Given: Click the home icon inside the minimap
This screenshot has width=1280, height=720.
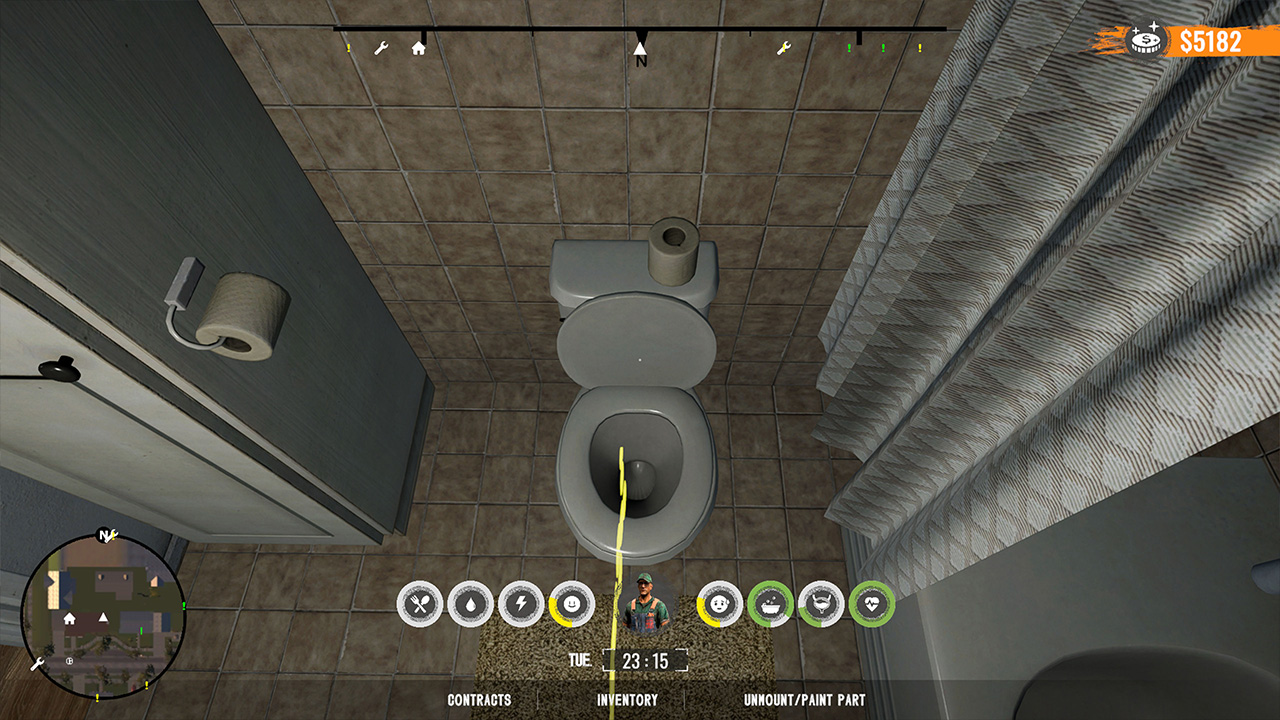Looking at the screenshot, I should tap(69, 619).
